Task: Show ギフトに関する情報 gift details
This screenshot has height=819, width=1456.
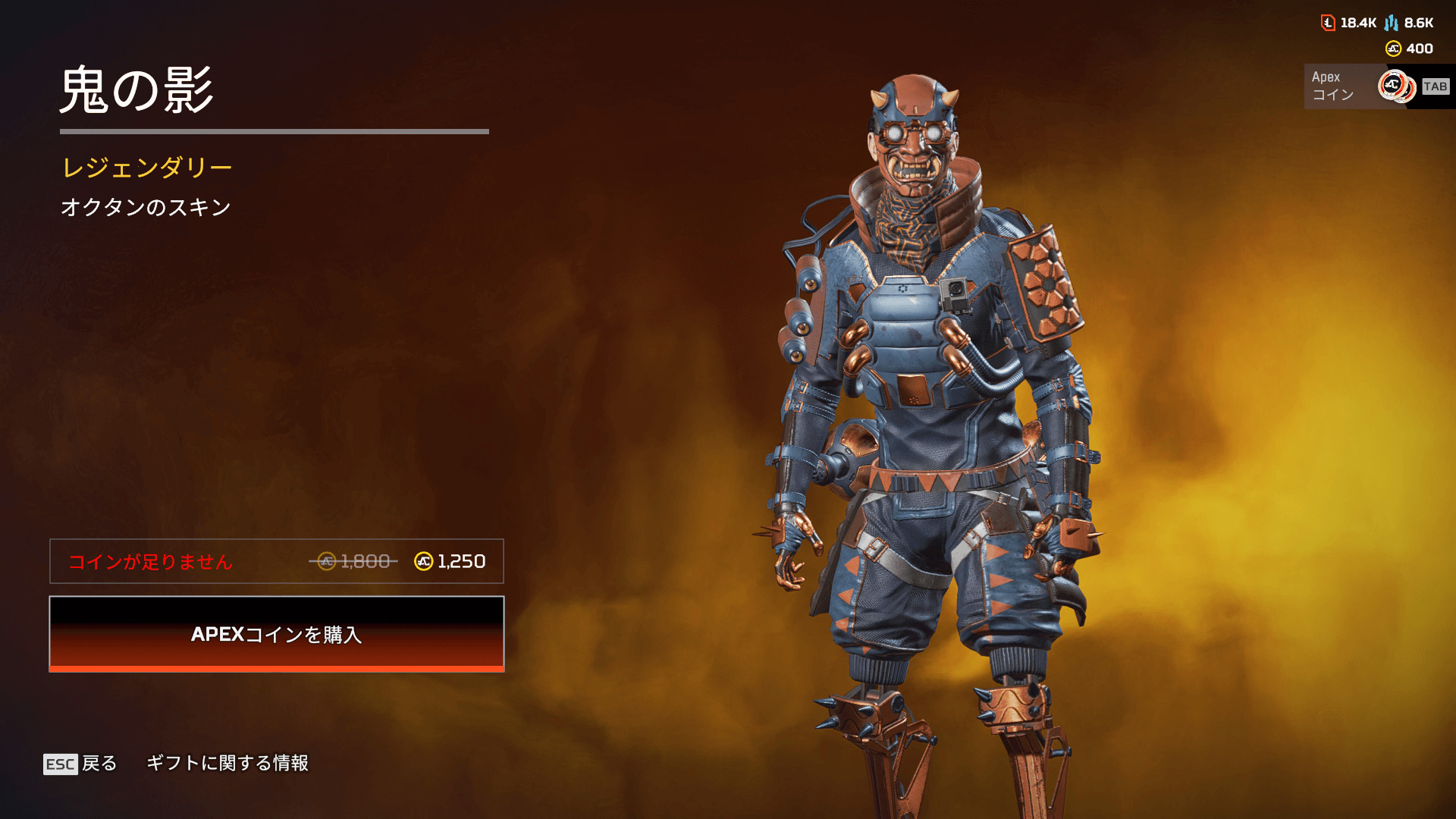Action: tap(227, 763)
